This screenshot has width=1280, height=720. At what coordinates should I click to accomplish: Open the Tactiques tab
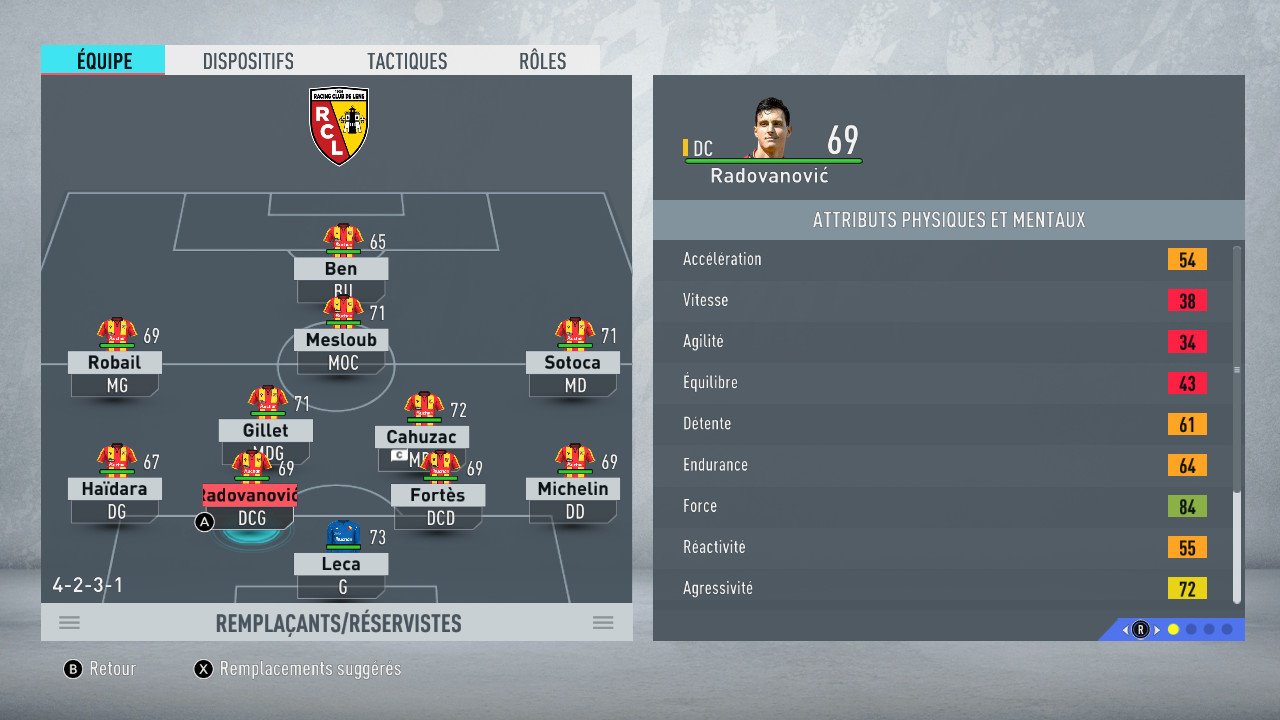[407, 61]
